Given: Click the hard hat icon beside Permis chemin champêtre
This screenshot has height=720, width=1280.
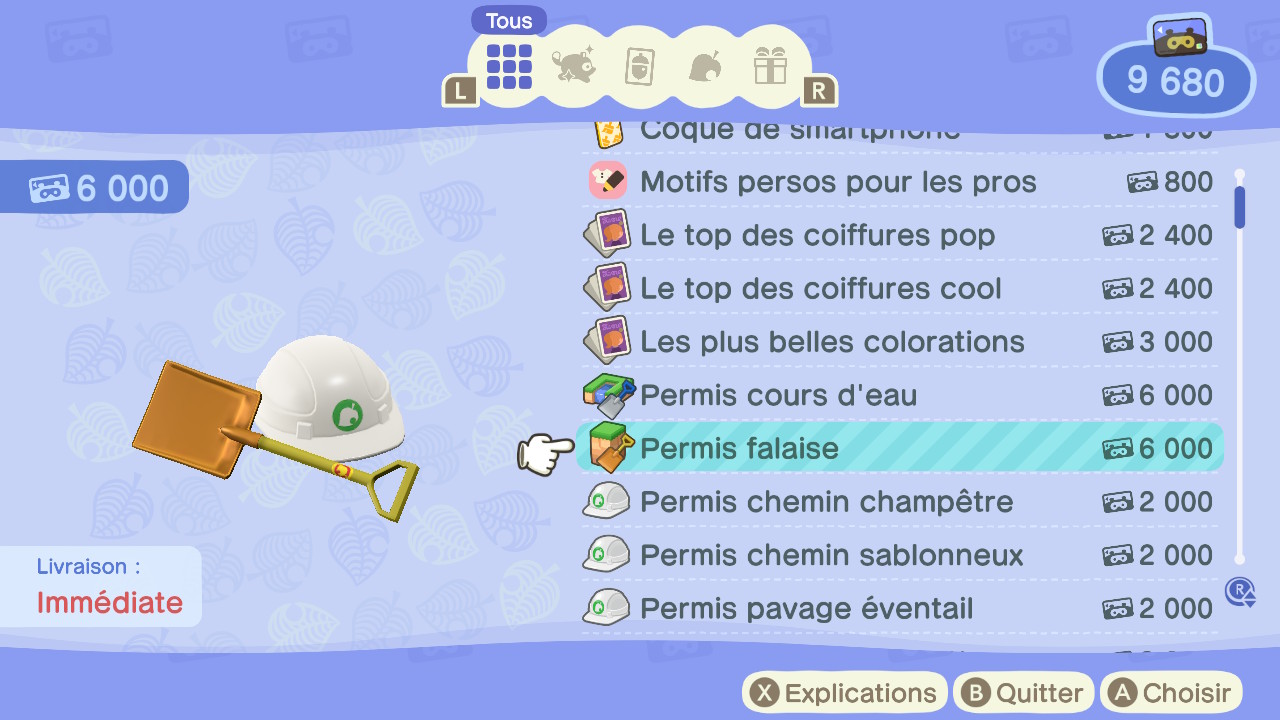Looking at the screenshot, I should [x=606, y=501].
